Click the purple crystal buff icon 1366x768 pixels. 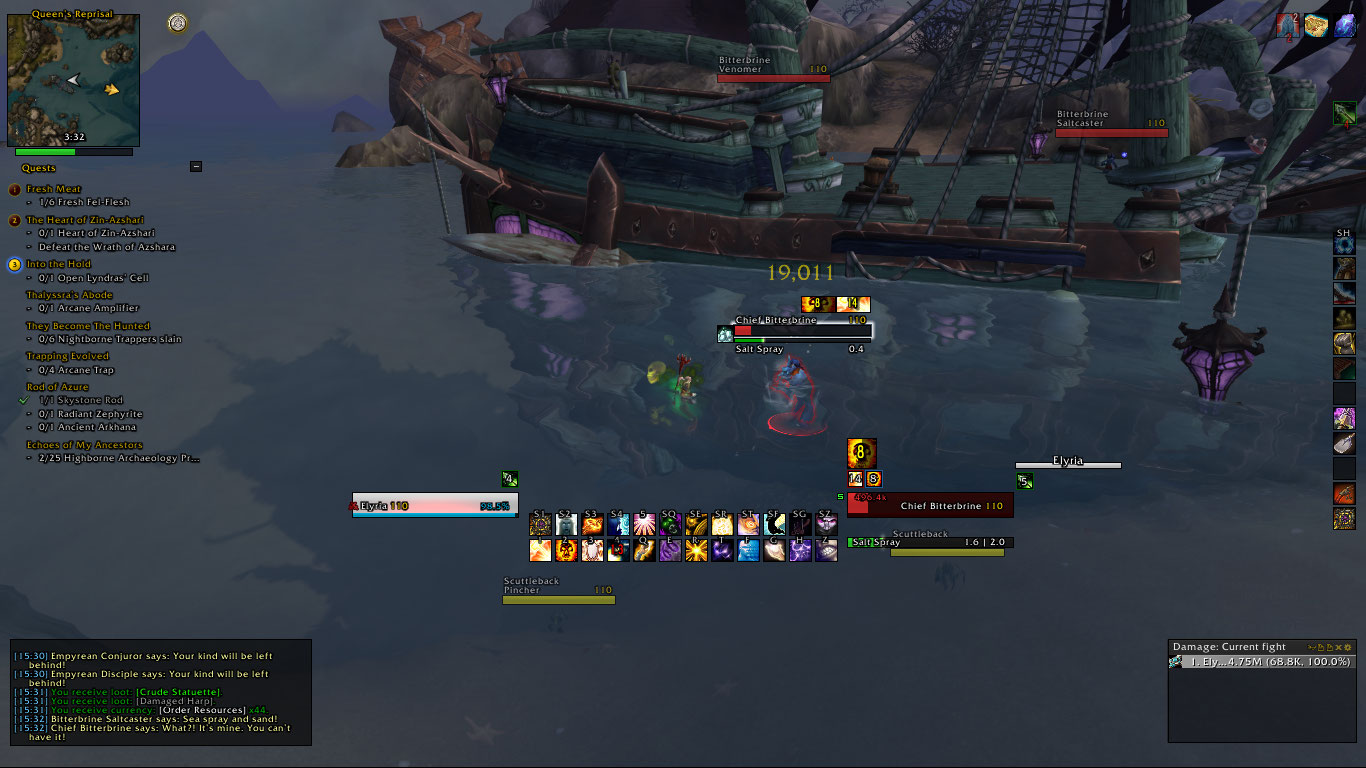point(1345,27)
